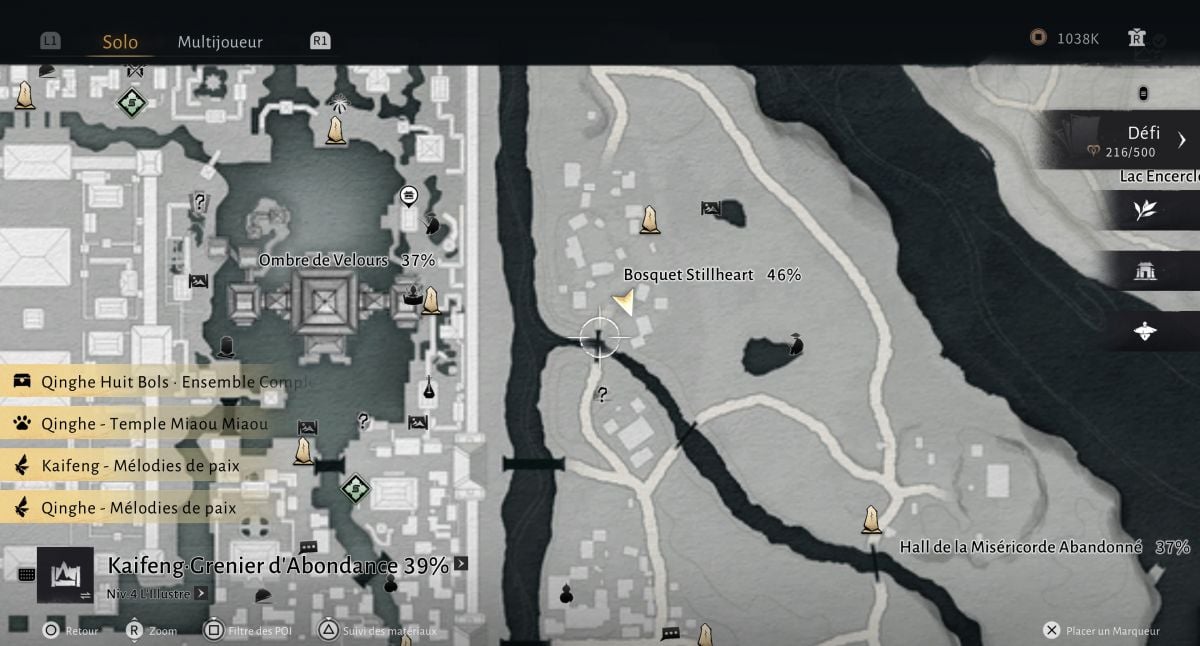The height and width of the screenshot is (646, 1200).
Task: Open the temple gate side button
Action: (1145, 271)
